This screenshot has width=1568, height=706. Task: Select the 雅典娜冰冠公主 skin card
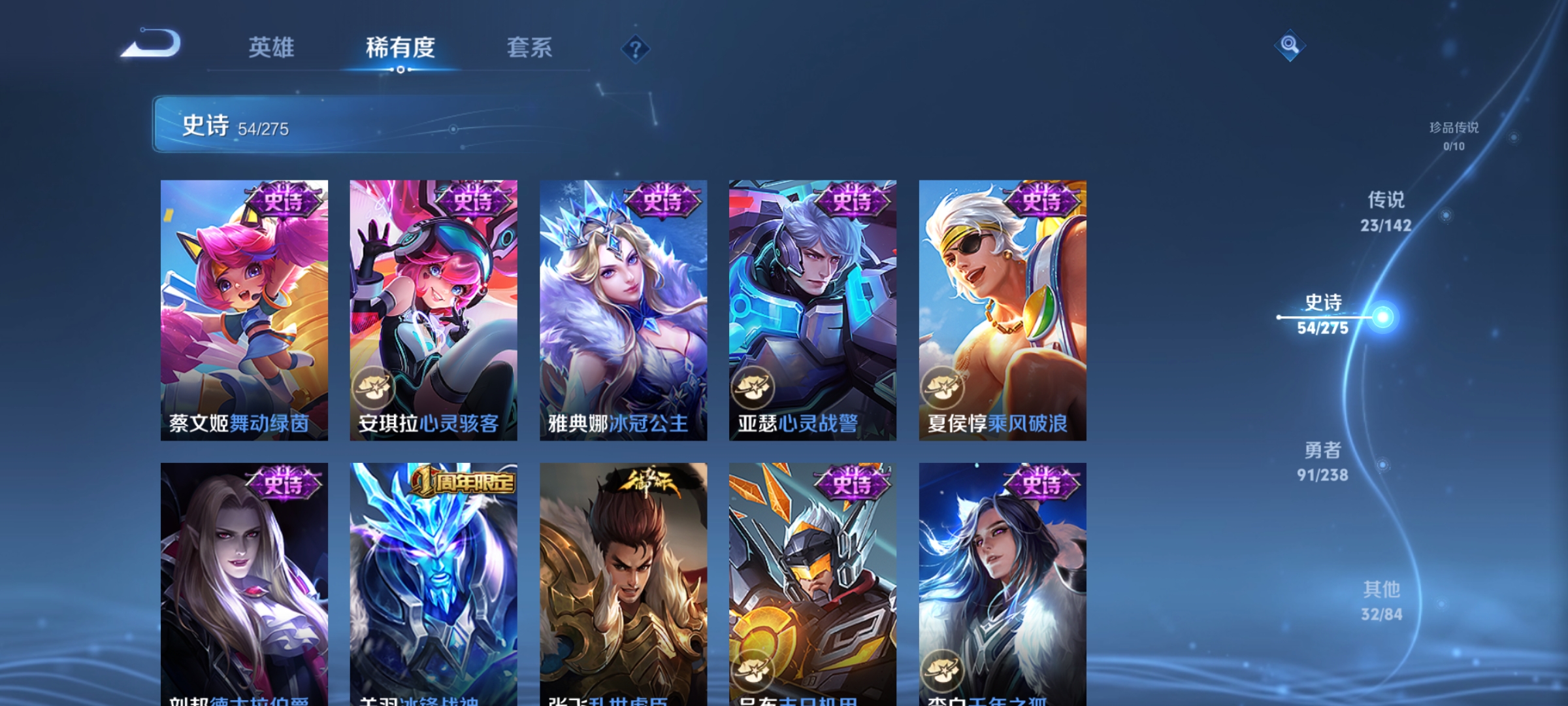(x=624, y=307)
